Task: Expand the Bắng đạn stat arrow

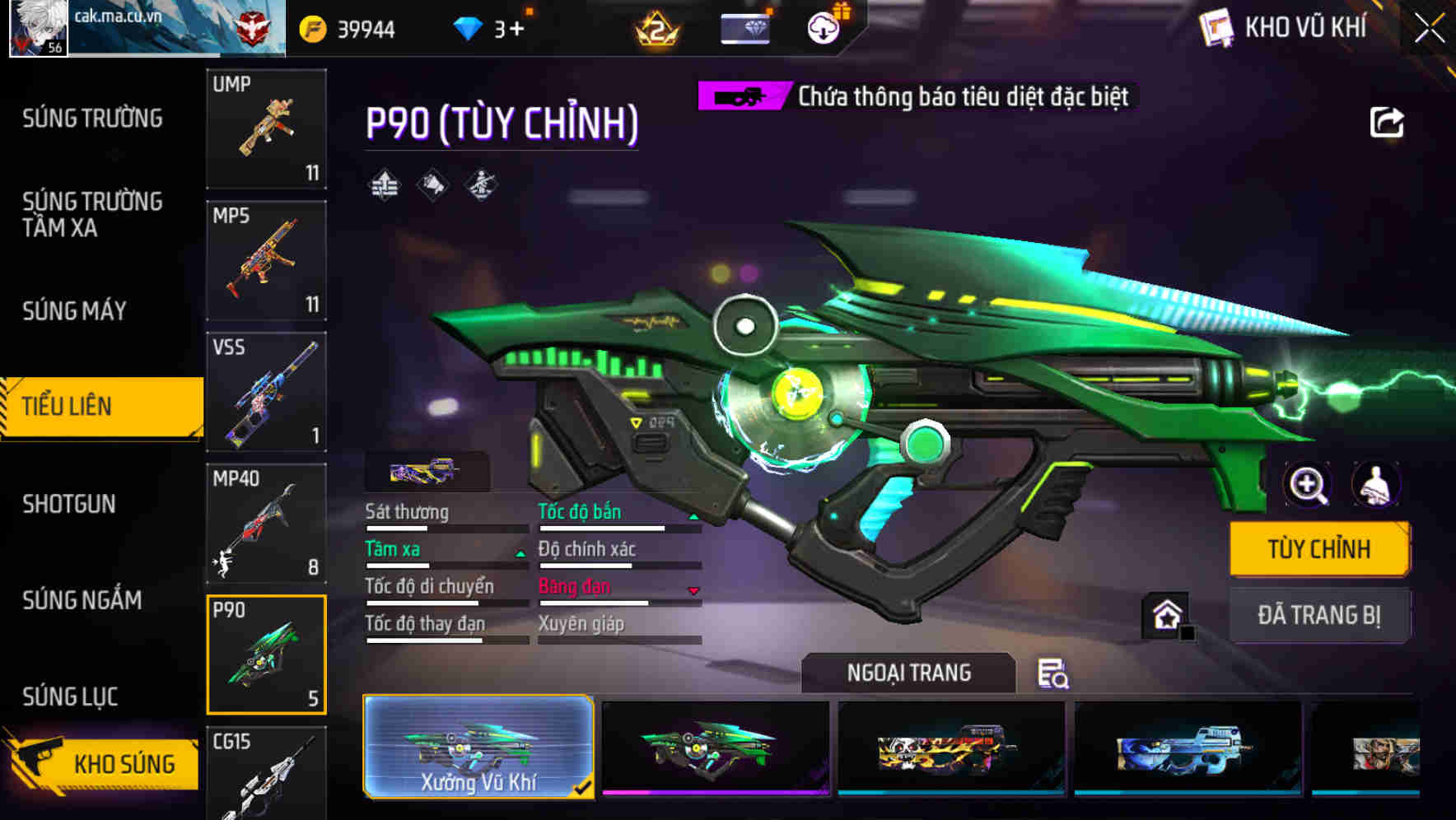Action: 694,590
